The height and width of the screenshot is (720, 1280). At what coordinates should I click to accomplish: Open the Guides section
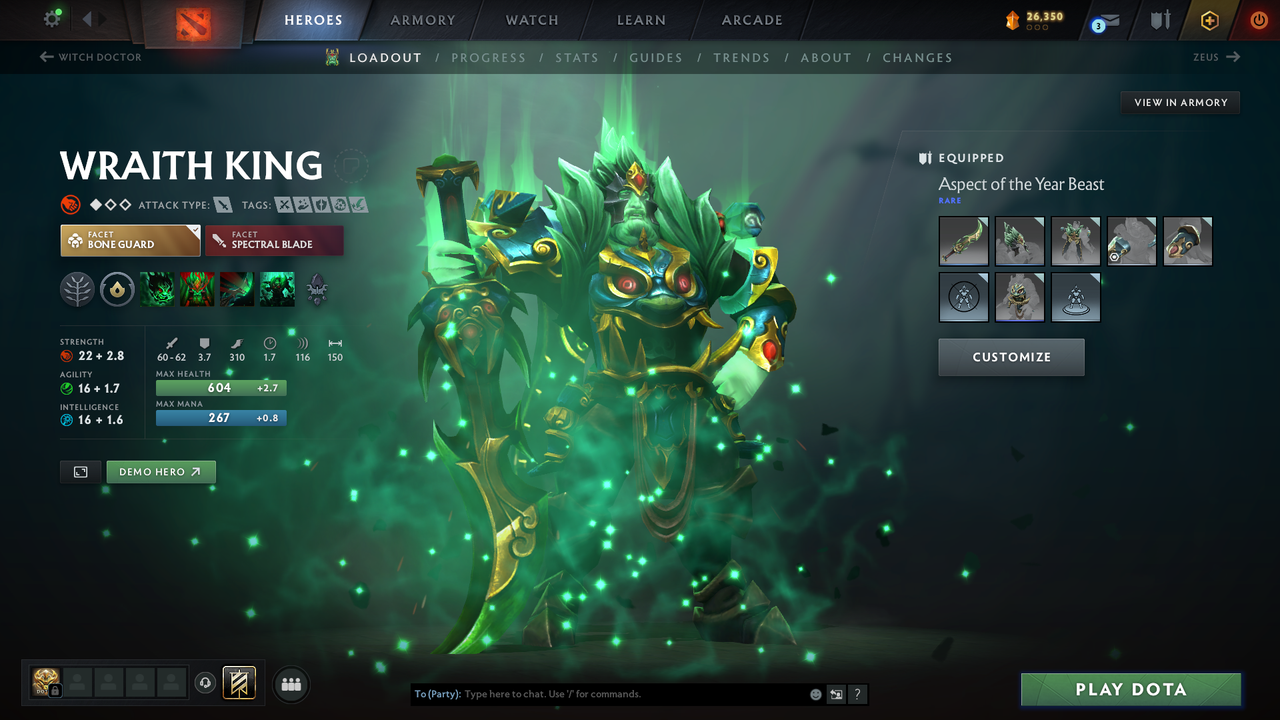656,57
